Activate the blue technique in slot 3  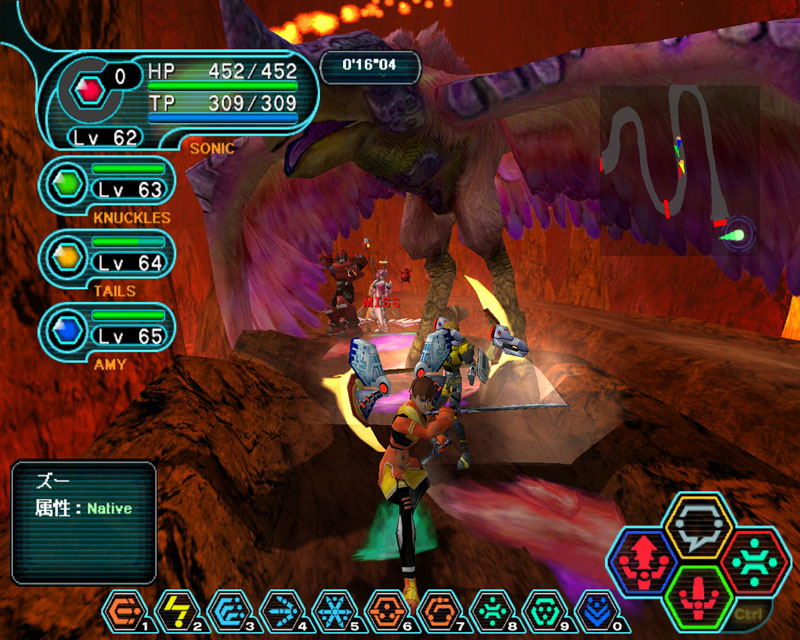click(228, 609)
